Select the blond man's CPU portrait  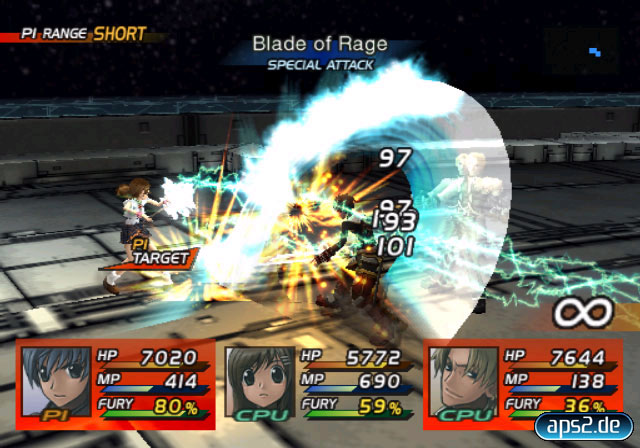461,381
